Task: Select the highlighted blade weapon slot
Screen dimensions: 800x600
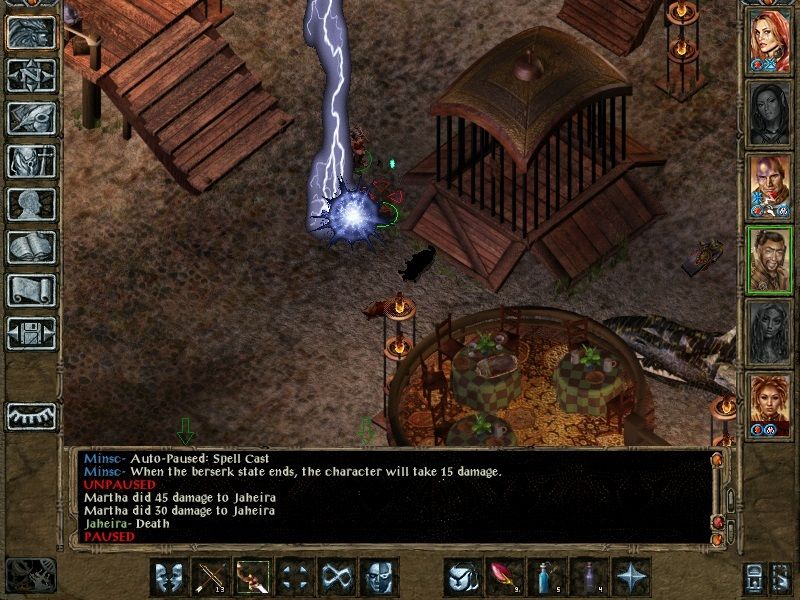Action: 252,577
